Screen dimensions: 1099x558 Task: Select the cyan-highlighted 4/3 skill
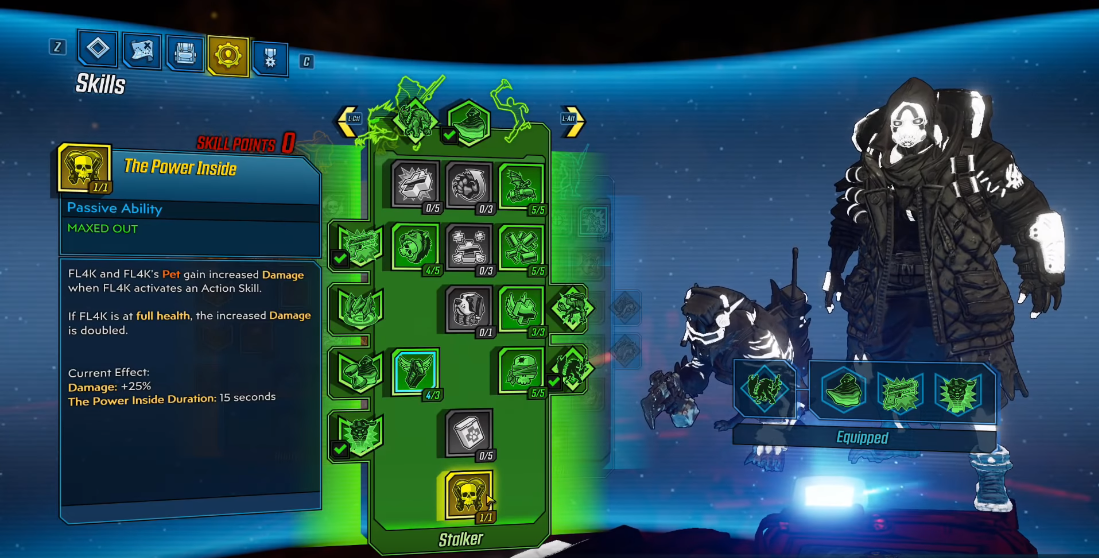[414, 372]
